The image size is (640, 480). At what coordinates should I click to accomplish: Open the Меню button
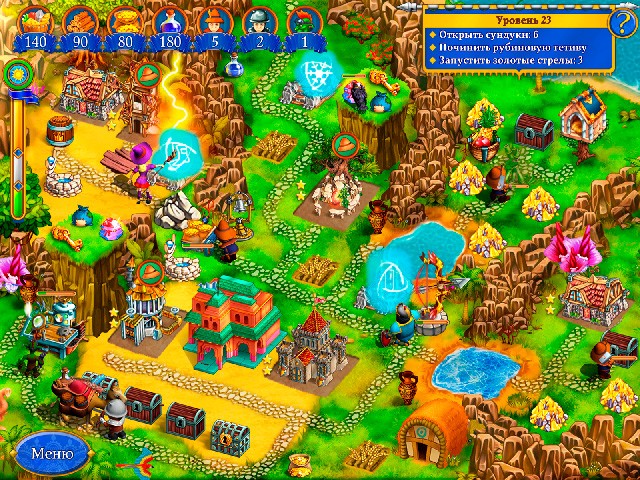[x=50, y=451]
